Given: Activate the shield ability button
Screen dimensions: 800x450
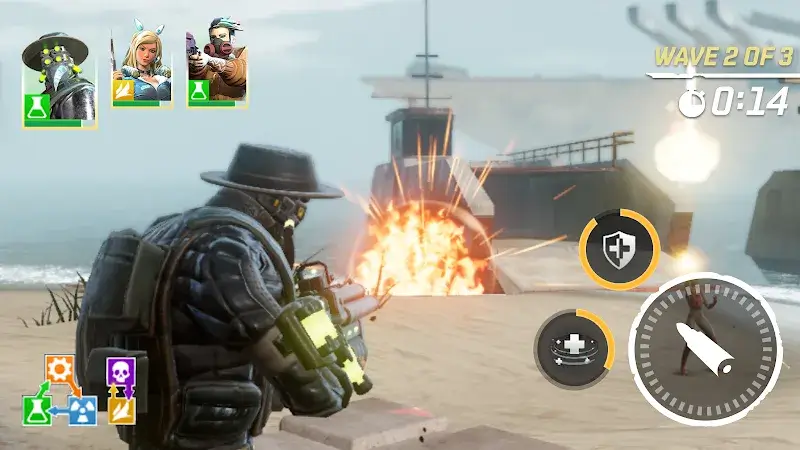Looking at the screenshot, I should (619, 250).
